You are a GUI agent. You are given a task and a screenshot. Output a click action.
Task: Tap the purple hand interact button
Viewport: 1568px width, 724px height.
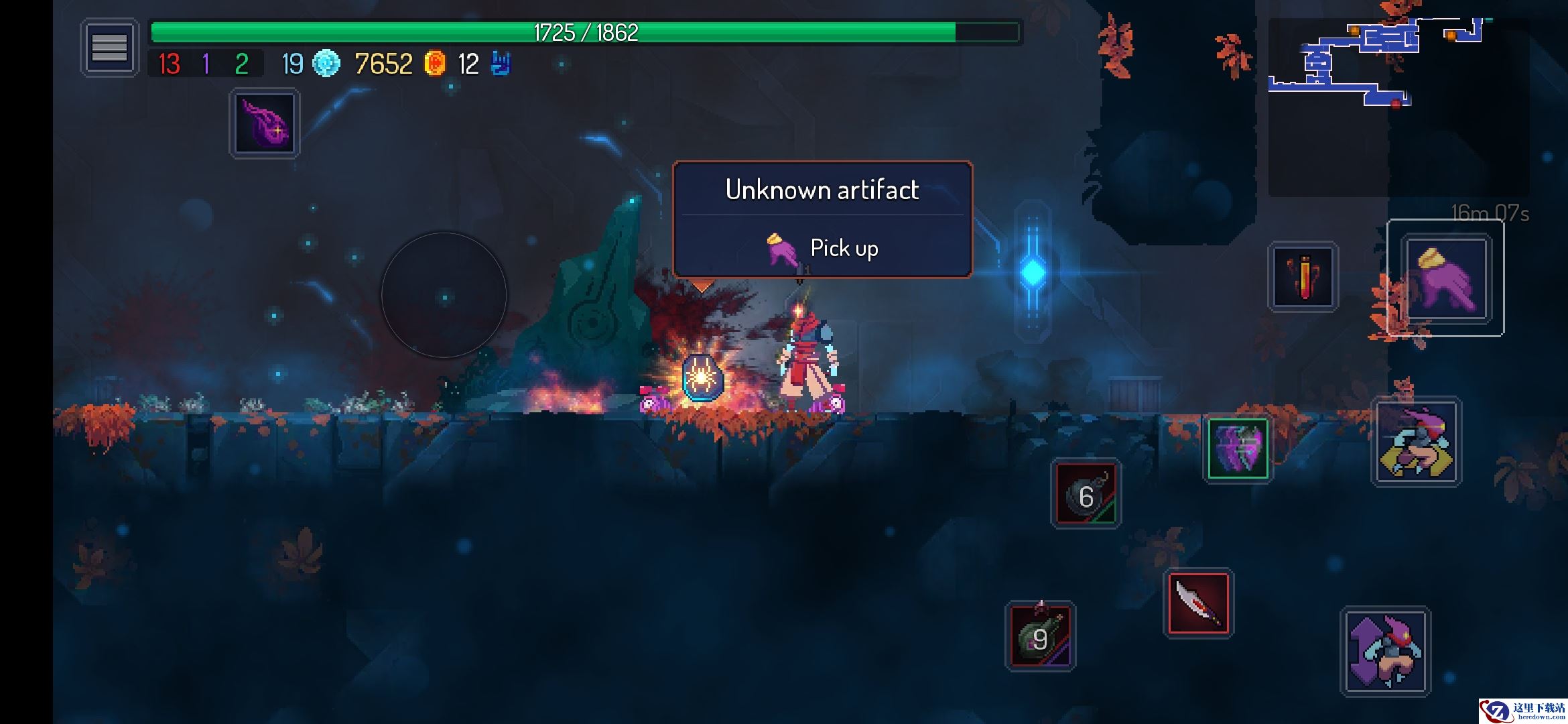(x=1445, y=278)
